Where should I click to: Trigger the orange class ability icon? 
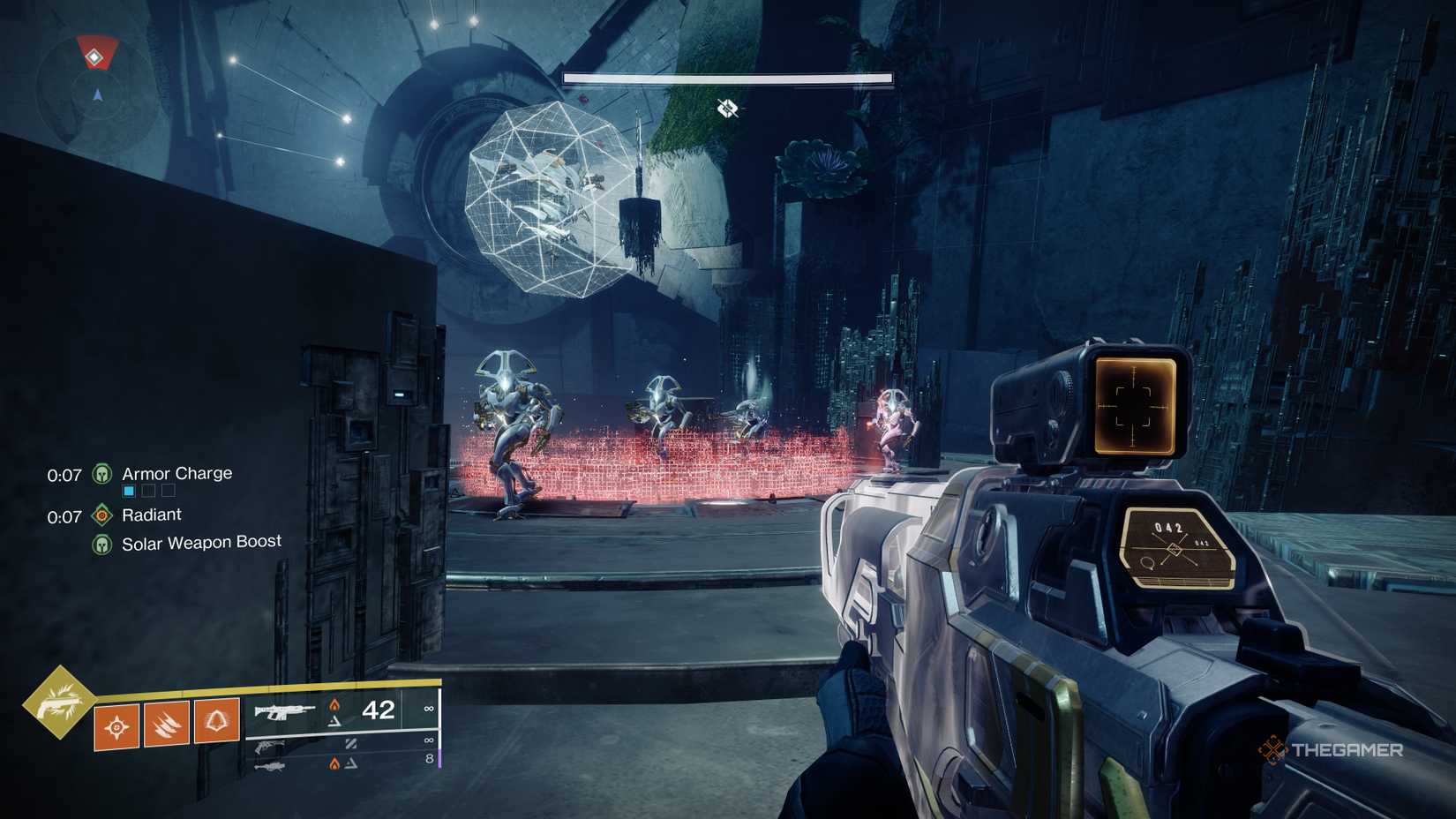coord(217,721)
